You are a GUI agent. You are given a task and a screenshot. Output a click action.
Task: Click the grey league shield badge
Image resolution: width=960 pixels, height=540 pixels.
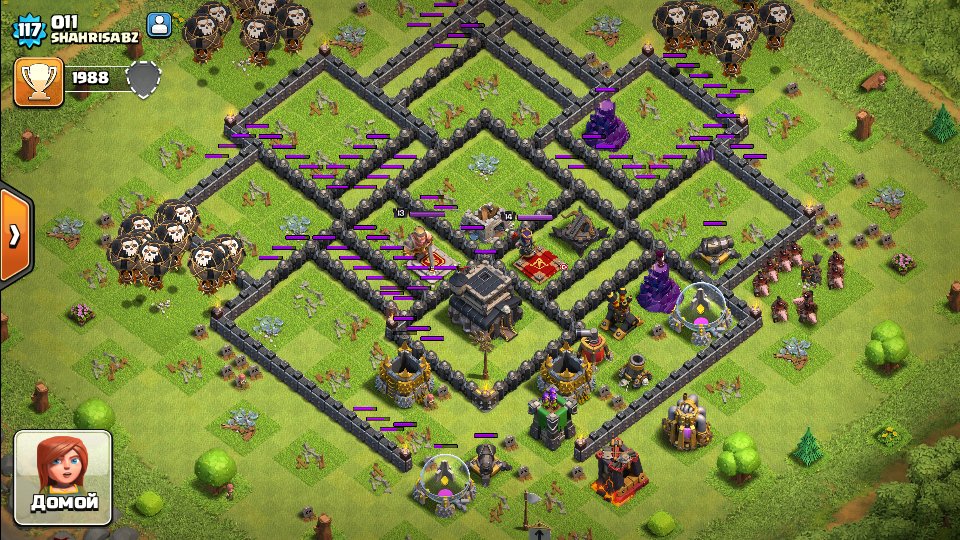click(143, 79)
